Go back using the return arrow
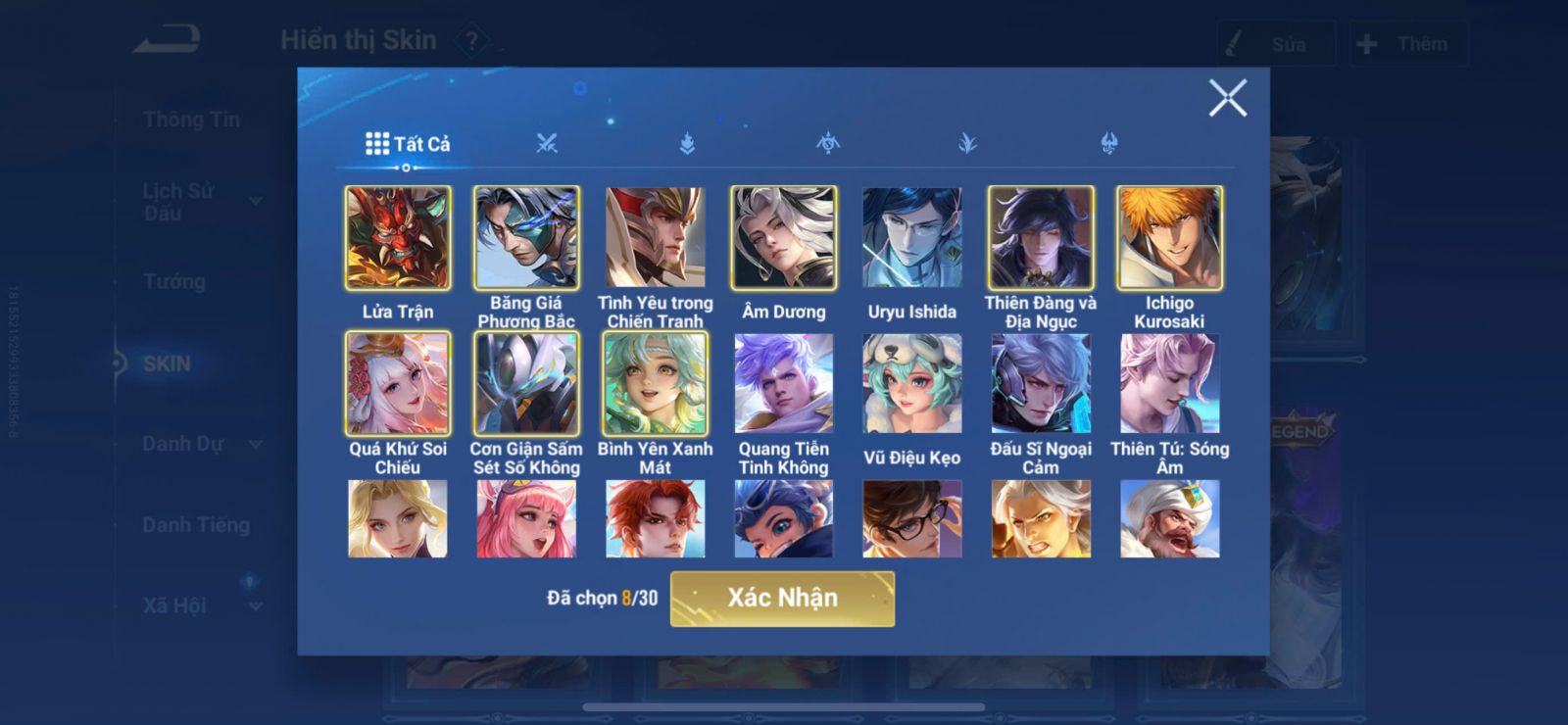The image size is (1568, 725). coord(168,40)
